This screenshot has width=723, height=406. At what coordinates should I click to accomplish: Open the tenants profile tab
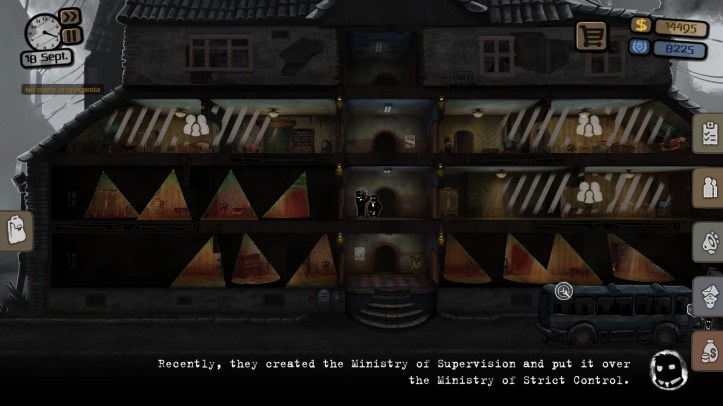click(709, 188)
